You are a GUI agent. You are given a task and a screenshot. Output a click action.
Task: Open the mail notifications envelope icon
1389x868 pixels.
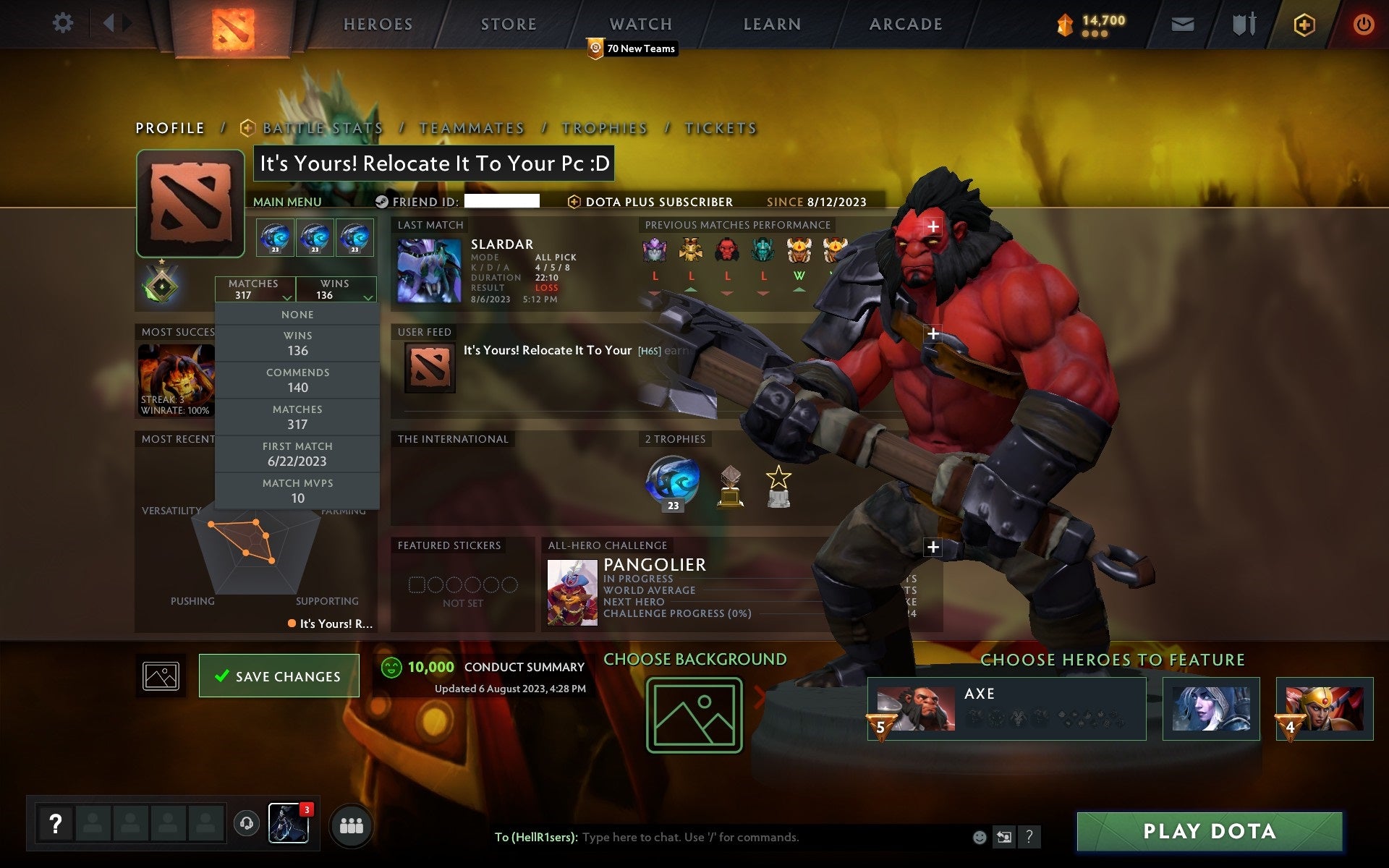click(x=1181, y=23)
